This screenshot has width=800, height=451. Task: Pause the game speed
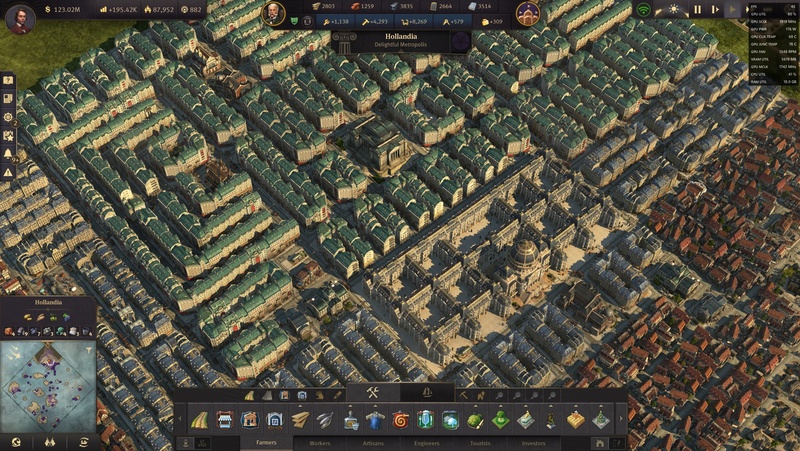698,10
